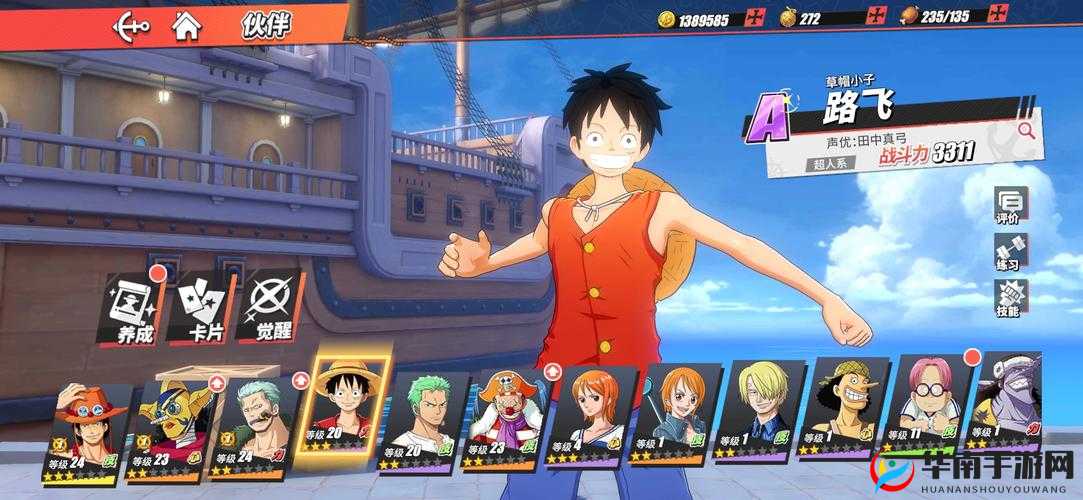Select Ace character card
This screenshot has width=1083, height=500.
click(x=87, y=432)
